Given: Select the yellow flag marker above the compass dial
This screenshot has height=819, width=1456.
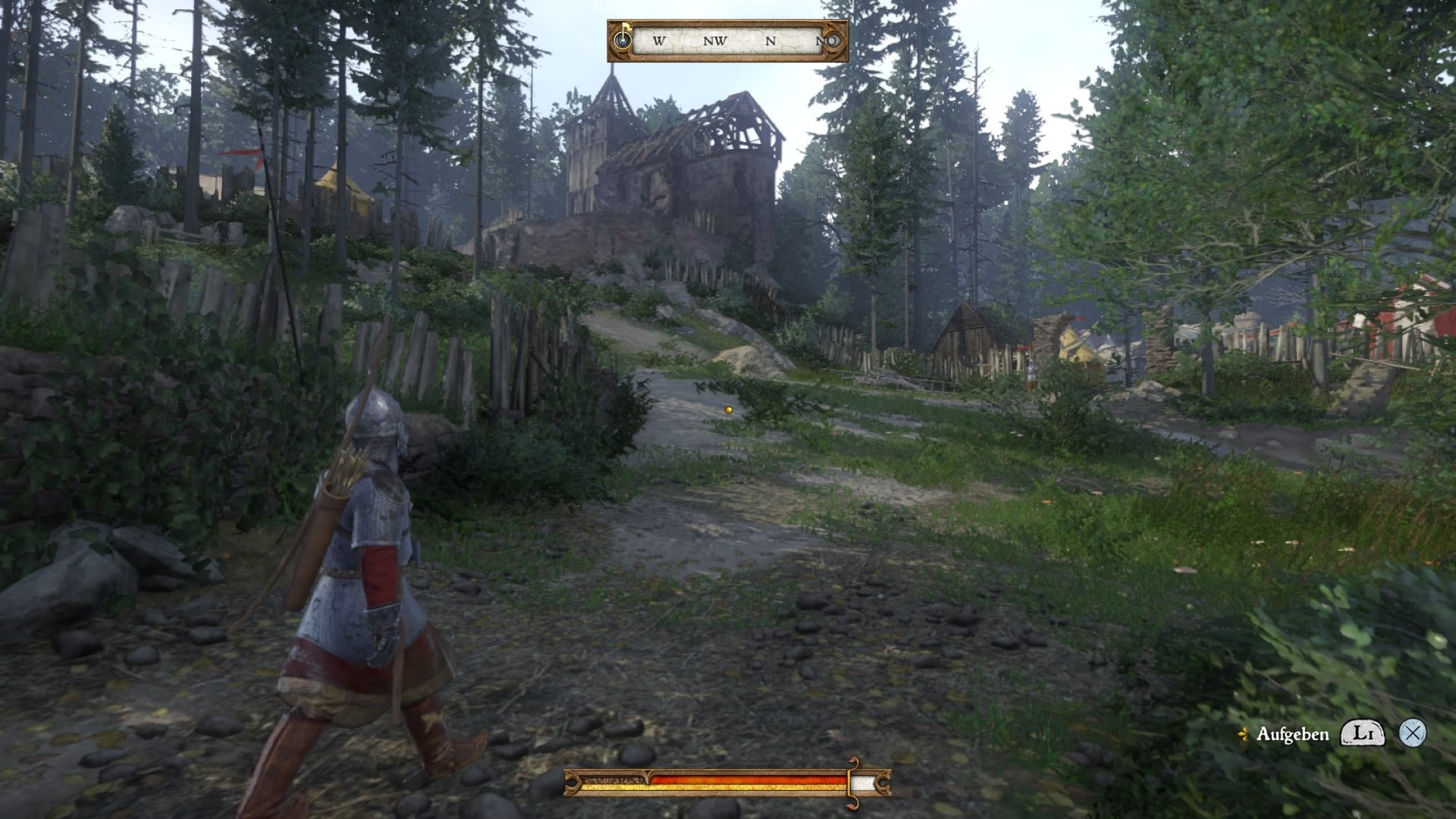Looking at the screenshot, I should pos(627,28).
